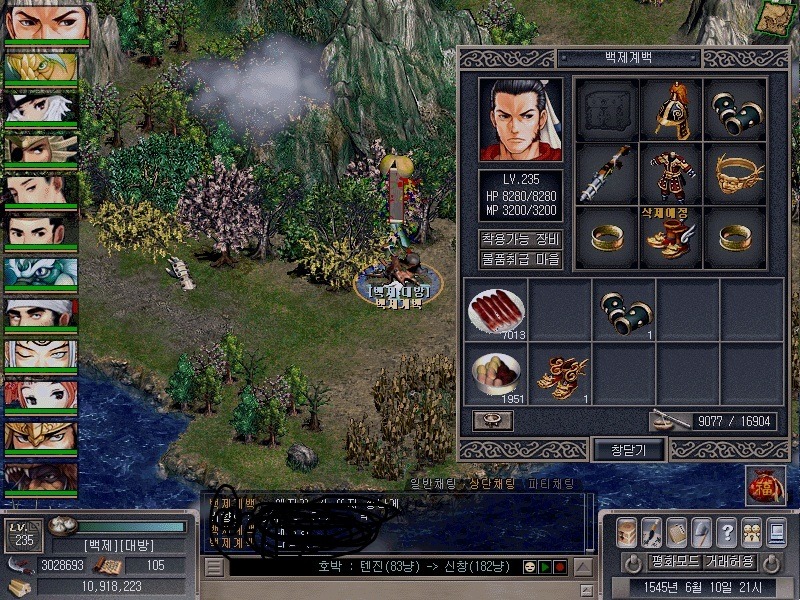Click the 물품취급 마을 button
Screen dimensions: 800x600
click(520, 260)
